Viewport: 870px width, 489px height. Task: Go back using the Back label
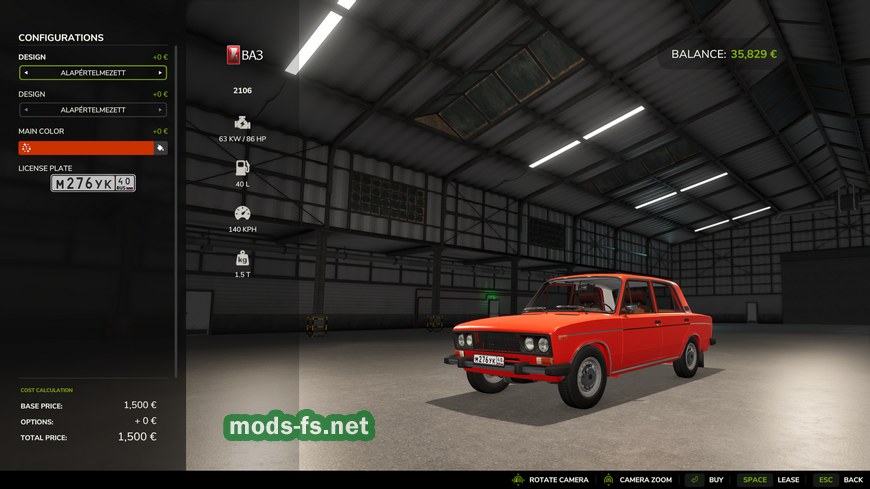852,480
